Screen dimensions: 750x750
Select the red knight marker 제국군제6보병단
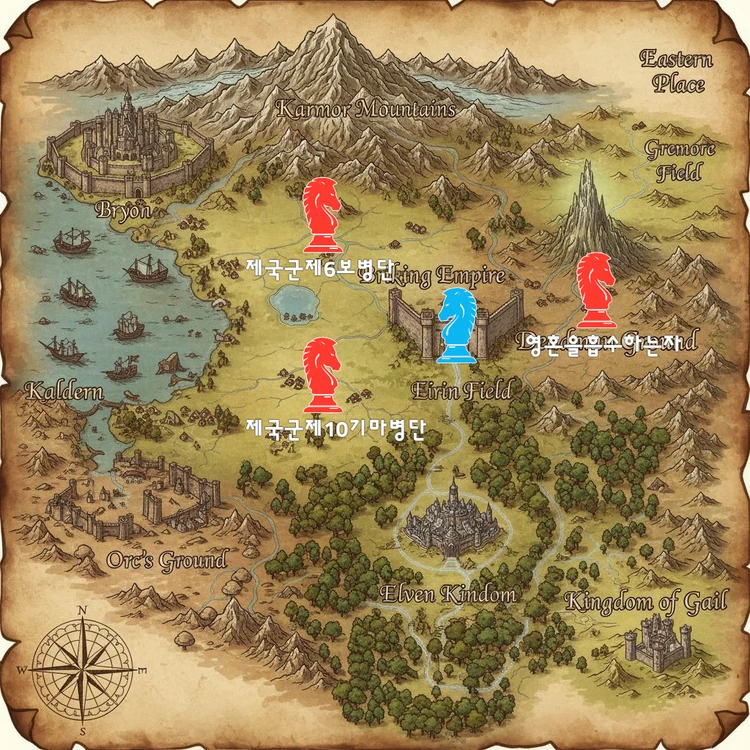pos(322,215)
